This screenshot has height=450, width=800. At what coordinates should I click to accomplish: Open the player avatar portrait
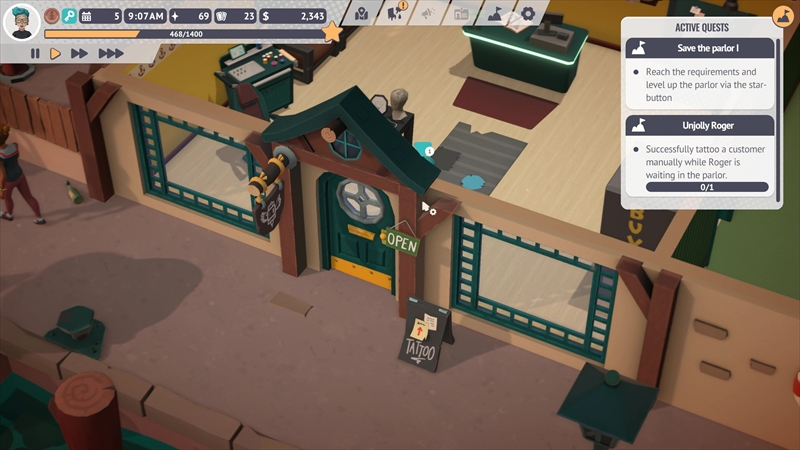pyautogui.click(x=22, y=19)
